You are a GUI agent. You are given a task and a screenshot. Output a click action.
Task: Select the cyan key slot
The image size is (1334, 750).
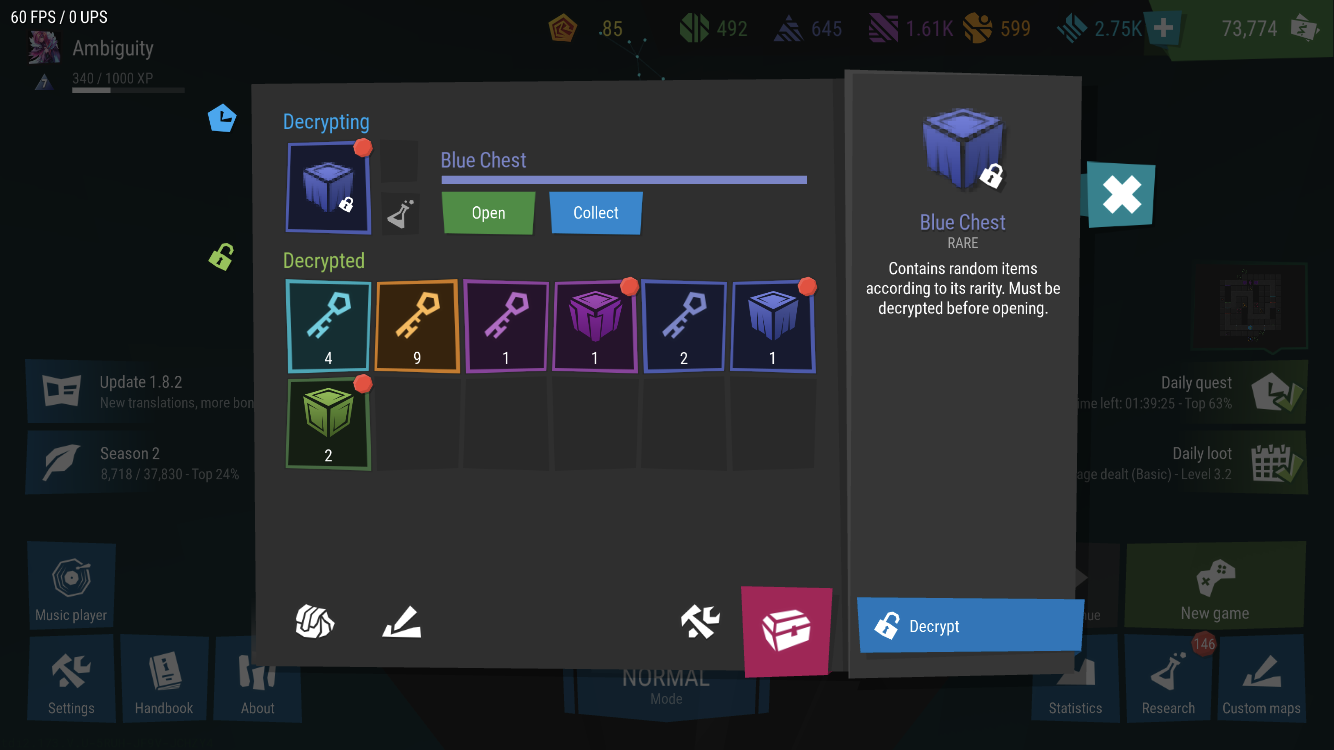[328, 326]
